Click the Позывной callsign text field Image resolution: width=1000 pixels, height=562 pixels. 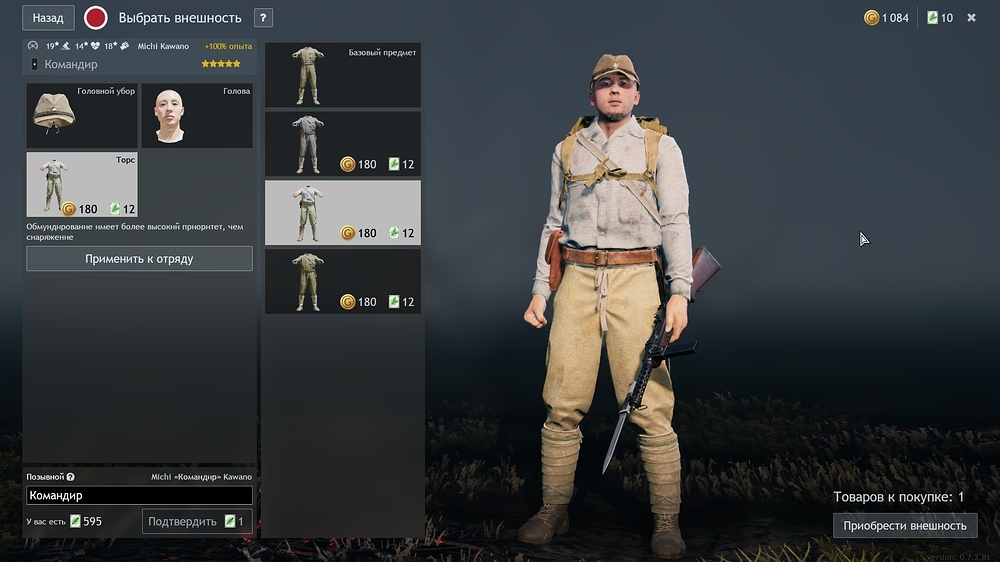(x=139, y=495)
